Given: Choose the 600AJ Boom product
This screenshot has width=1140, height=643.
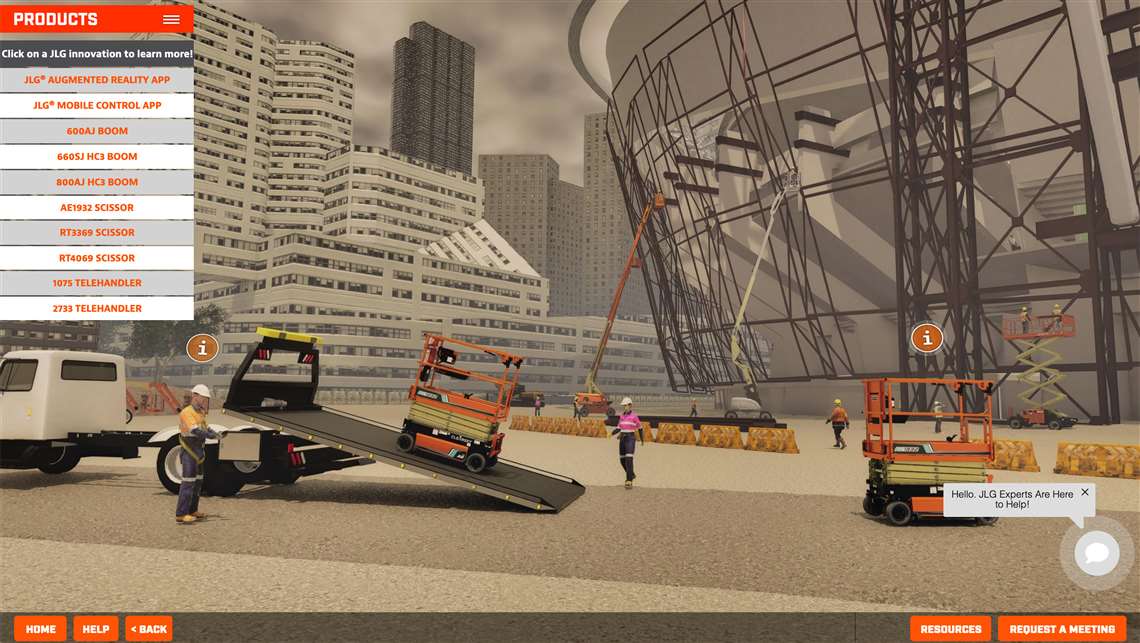Looking at the screenshot, I should [97, 131].
